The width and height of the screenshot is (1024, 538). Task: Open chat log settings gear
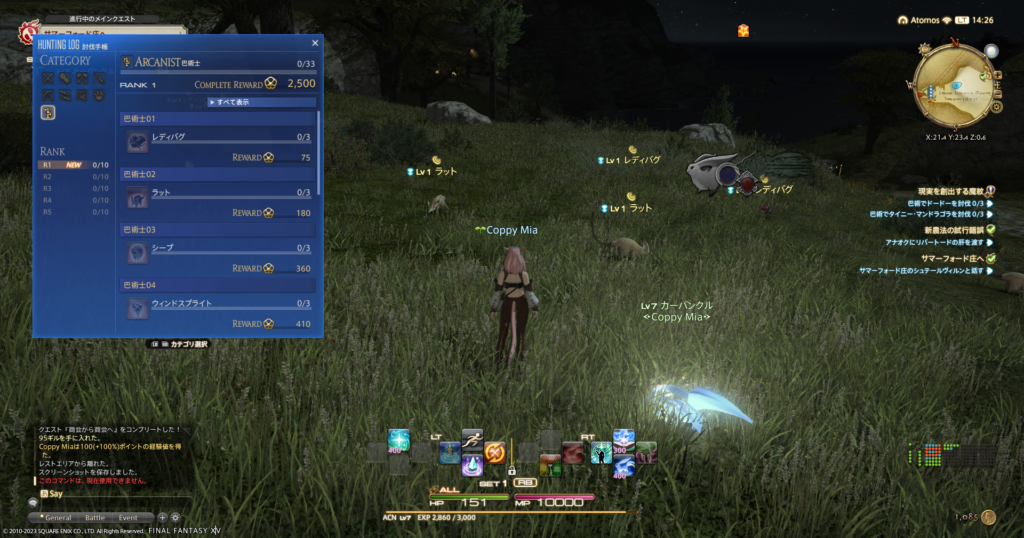[x=175, y=517]
